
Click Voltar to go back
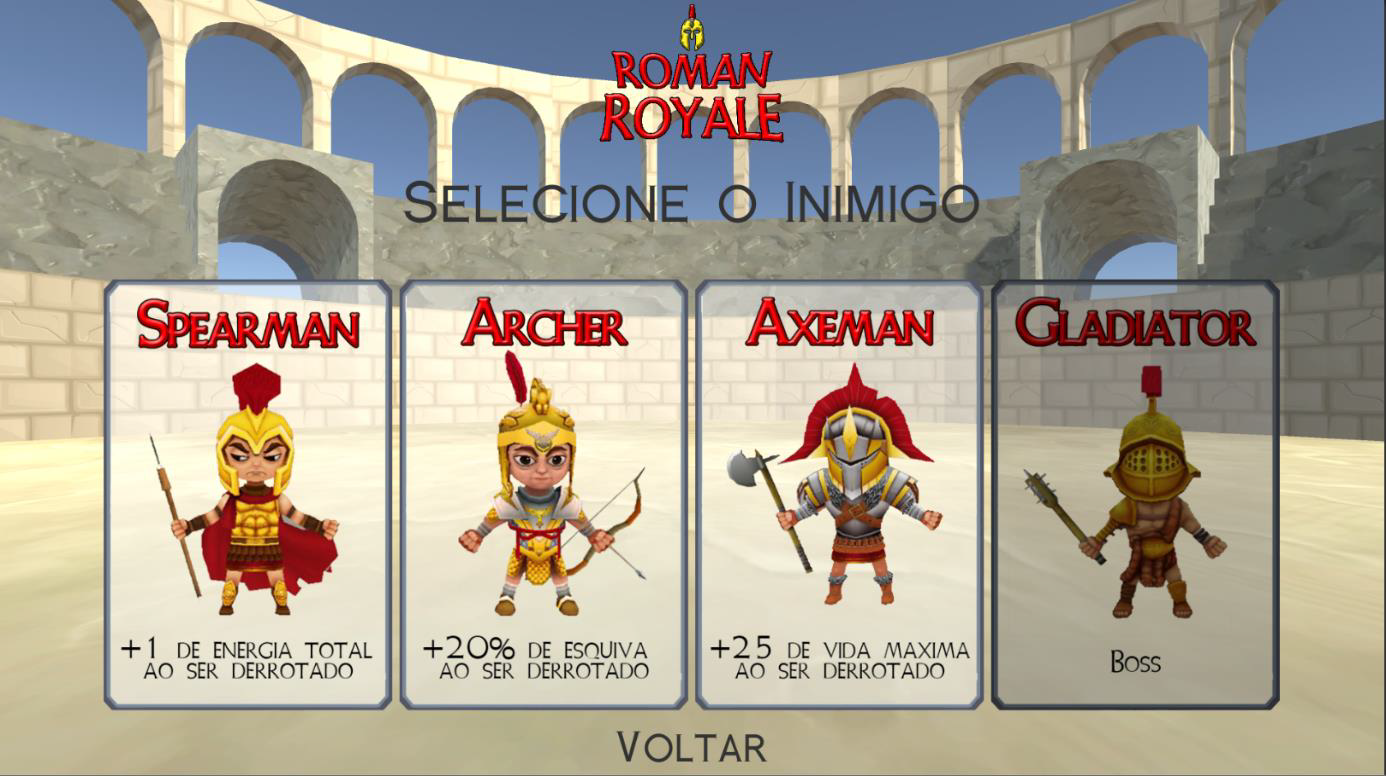(693, 746)
